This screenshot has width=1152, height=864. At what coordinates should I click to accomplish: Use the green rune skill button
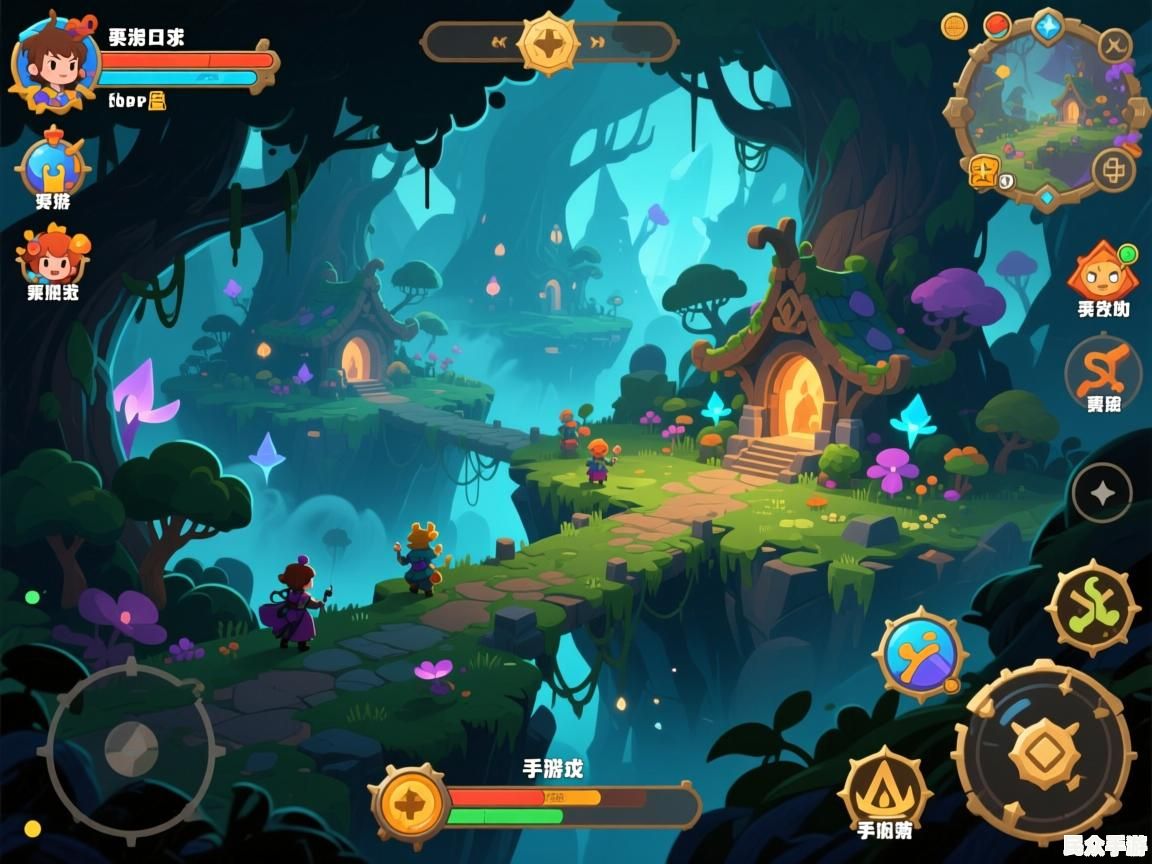click(1093, 607)
